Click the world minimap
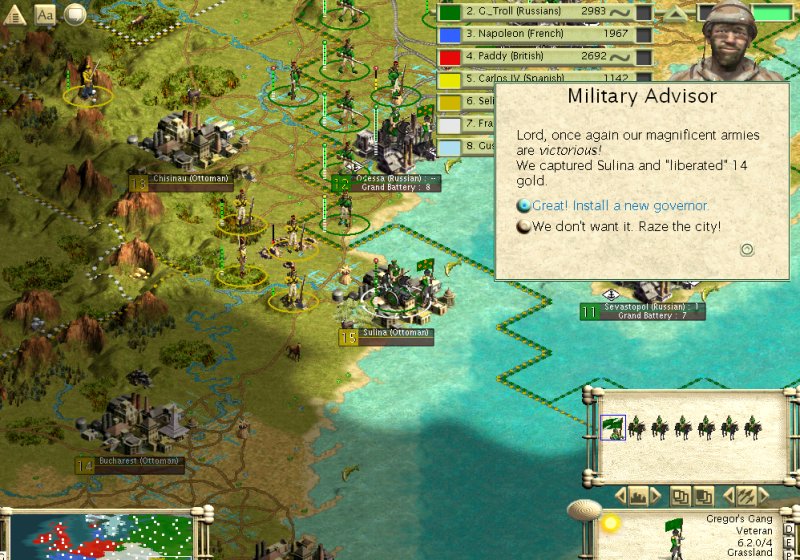This screenshot has height=560, width=800. point(100,537)
